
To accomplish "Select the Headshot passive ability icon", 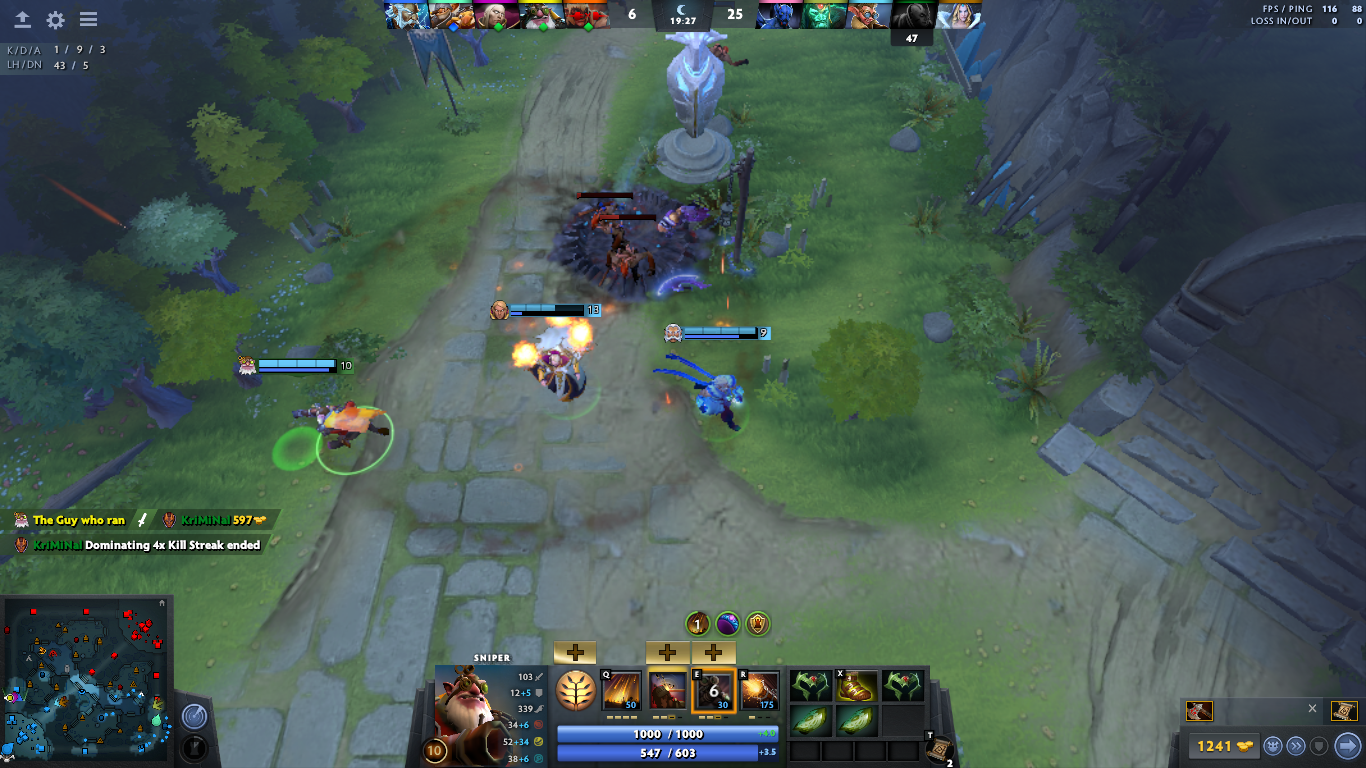I will point(667,690).
